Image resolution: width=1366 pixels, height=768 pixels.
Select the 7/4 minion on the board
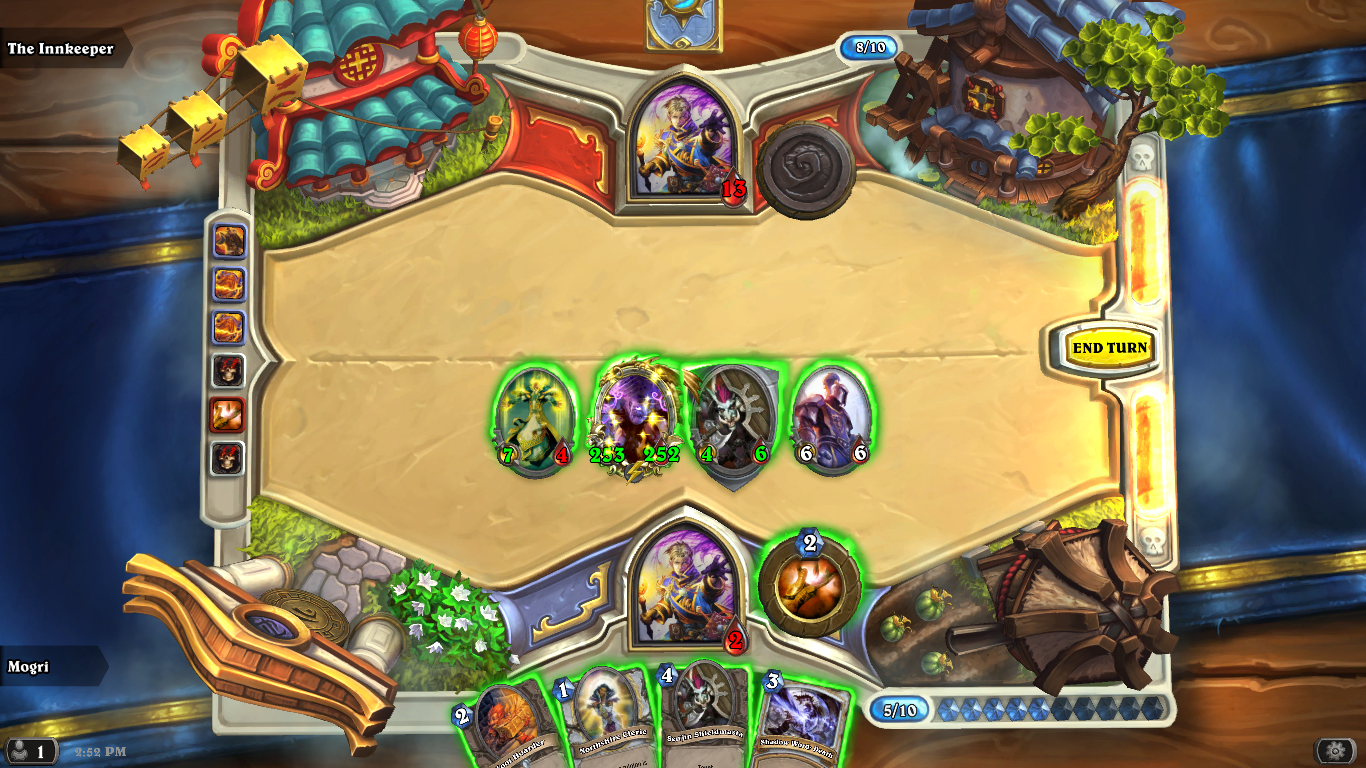pyautogui.click(x=535, y=419)
